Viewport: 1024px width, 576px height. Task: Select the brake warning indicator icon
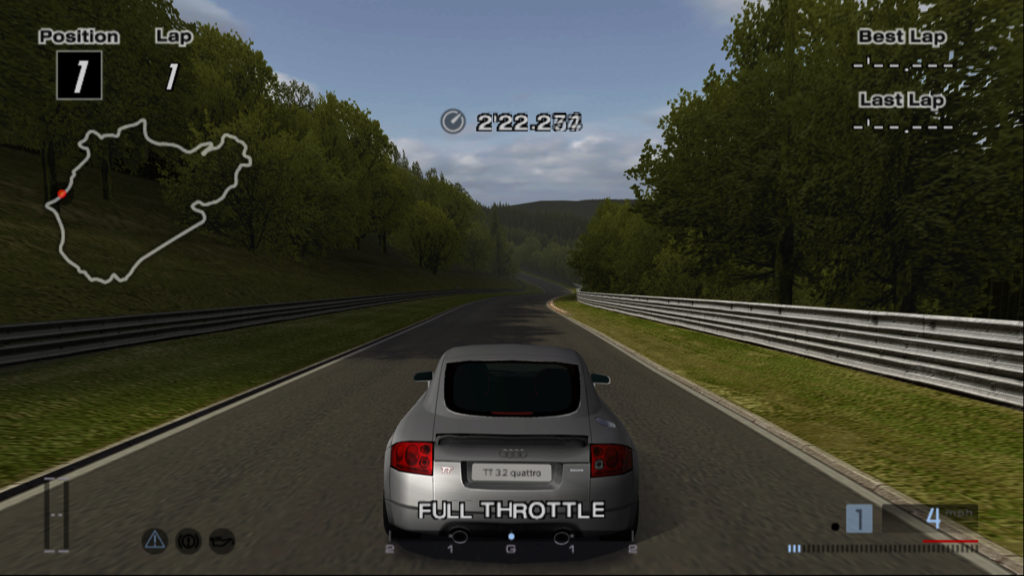188,541
